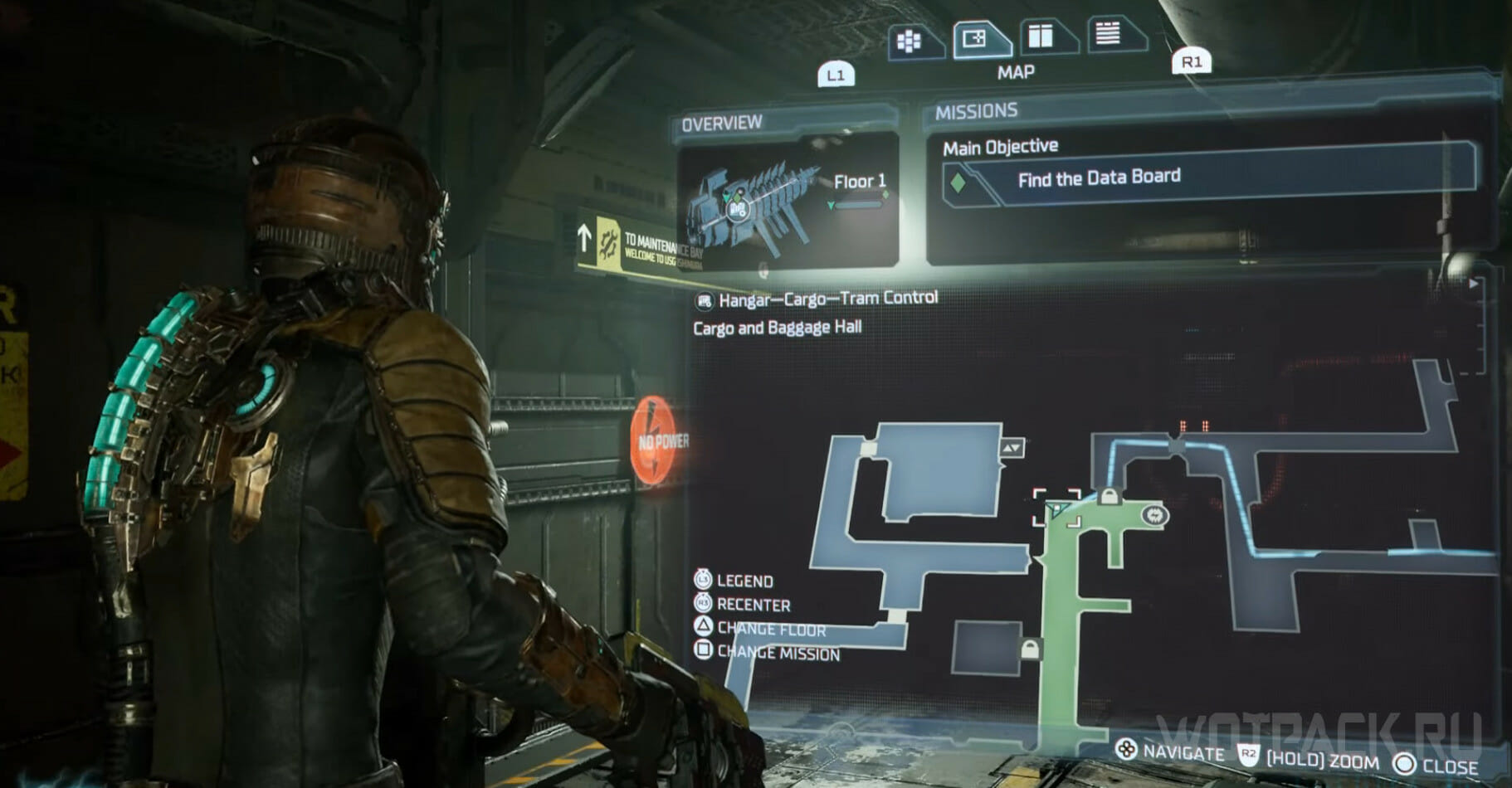The height and width of the screenshot is (788, 1512).
Task: Open the tab with the lined list icon
Action: pos(1109,34)
